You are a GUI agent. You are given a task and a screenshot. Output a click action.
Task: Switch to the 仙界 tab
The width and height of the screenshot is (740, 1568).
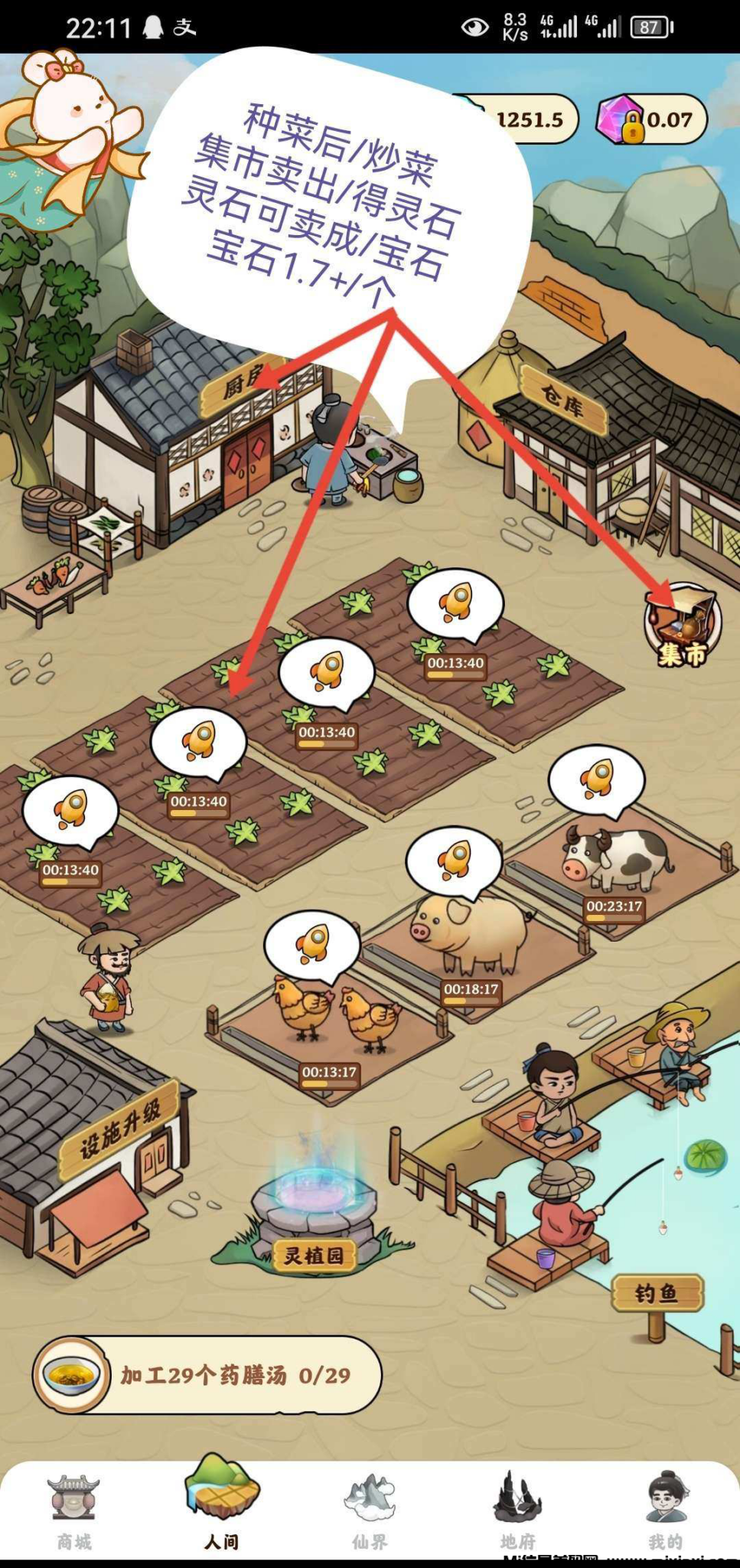tap(370, 1510)
